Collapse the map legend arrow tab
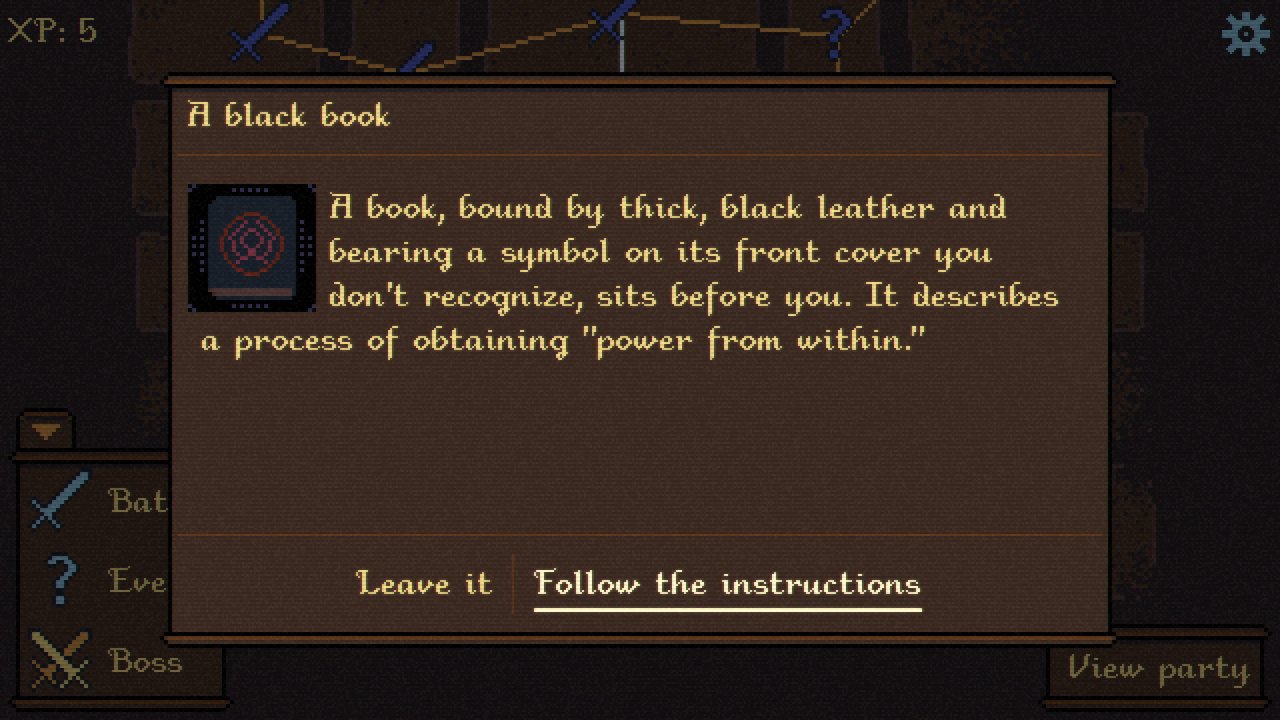Viewport: 1280px width, 720px height. (x=46, y=431)
